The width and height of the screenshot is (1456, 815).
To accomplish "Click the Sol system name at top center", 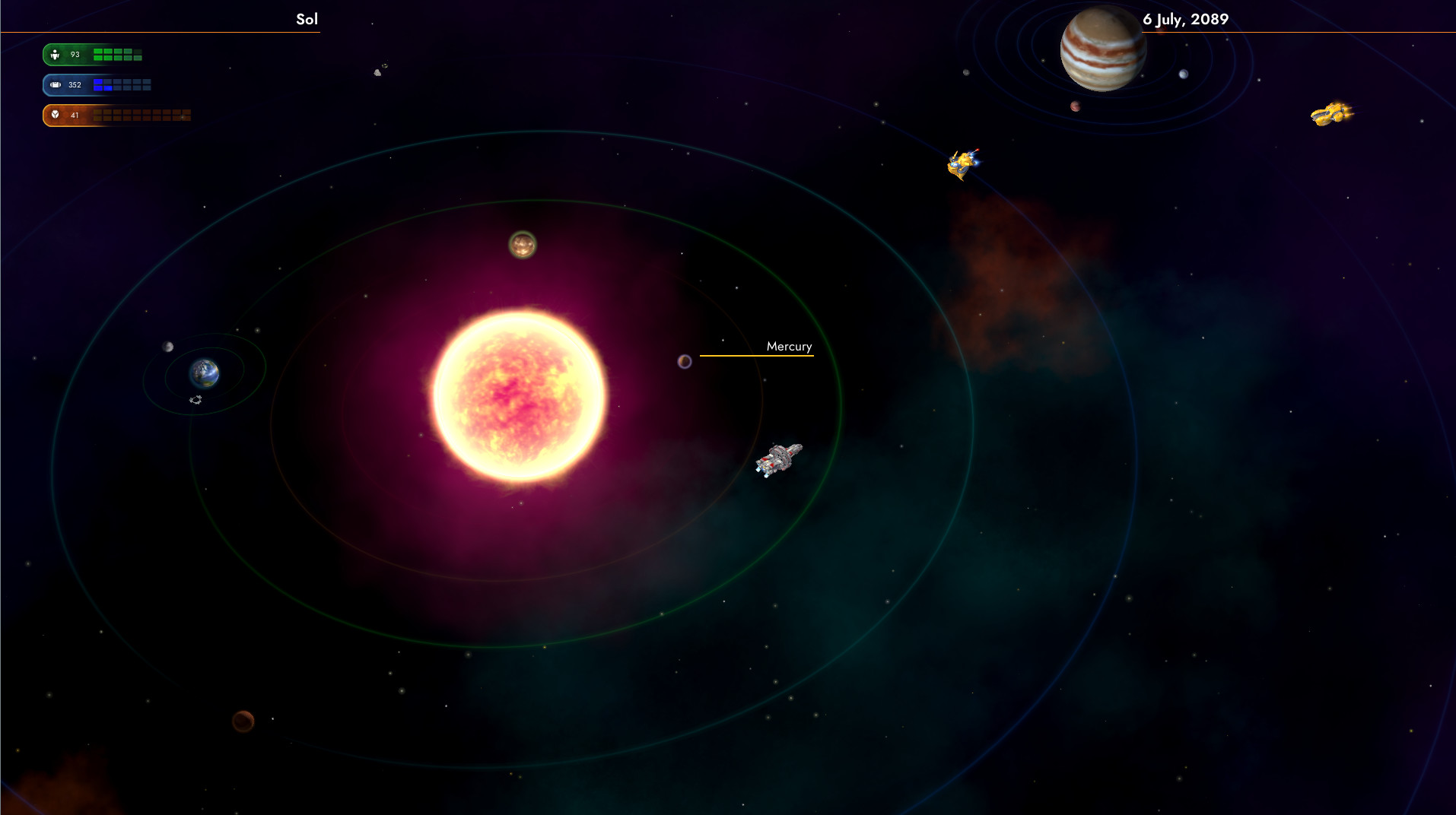I will [306, 19].
